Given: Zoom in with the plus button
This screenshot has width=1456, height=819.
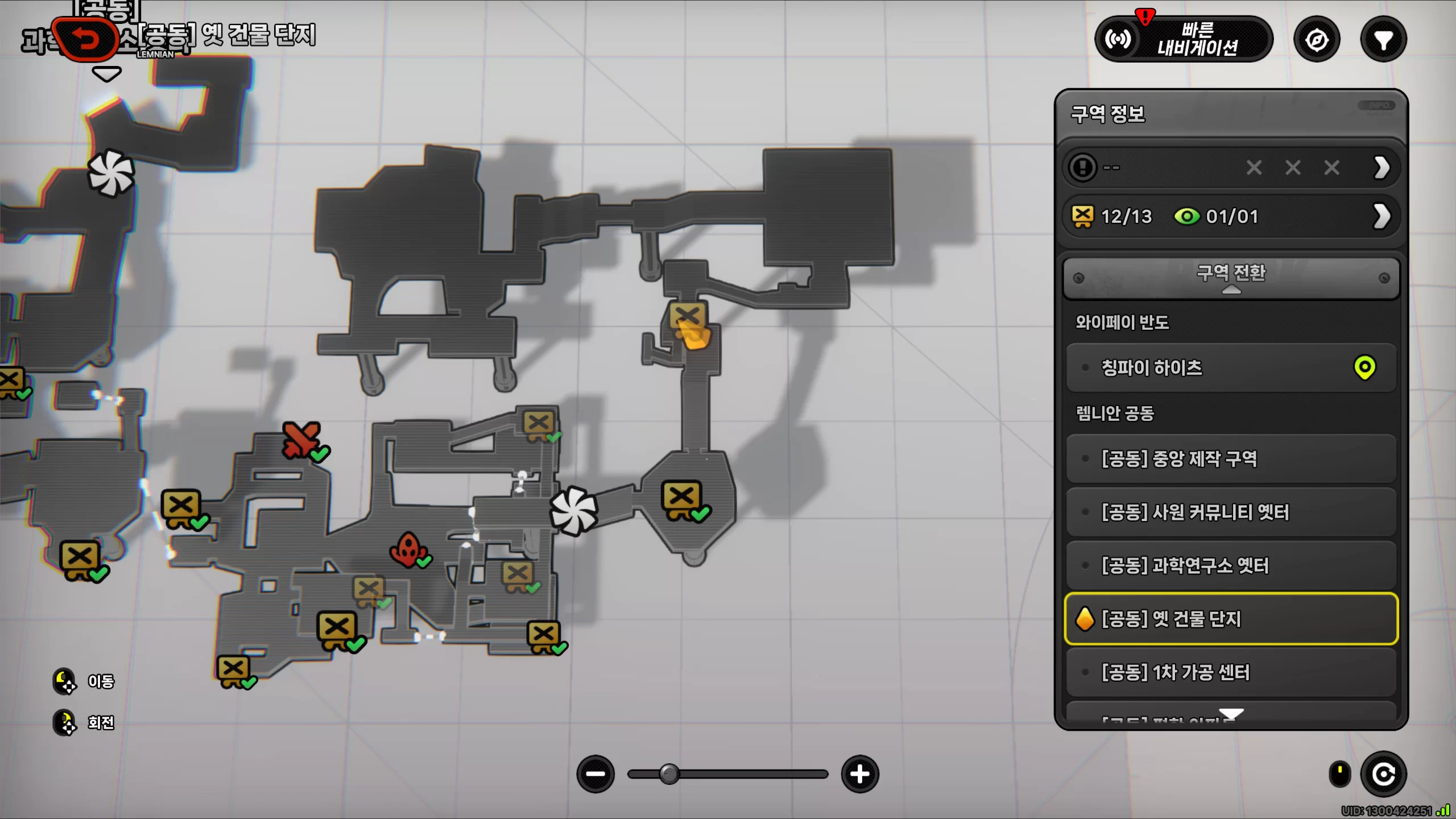Looking at the screenshot, I should 860,774.
